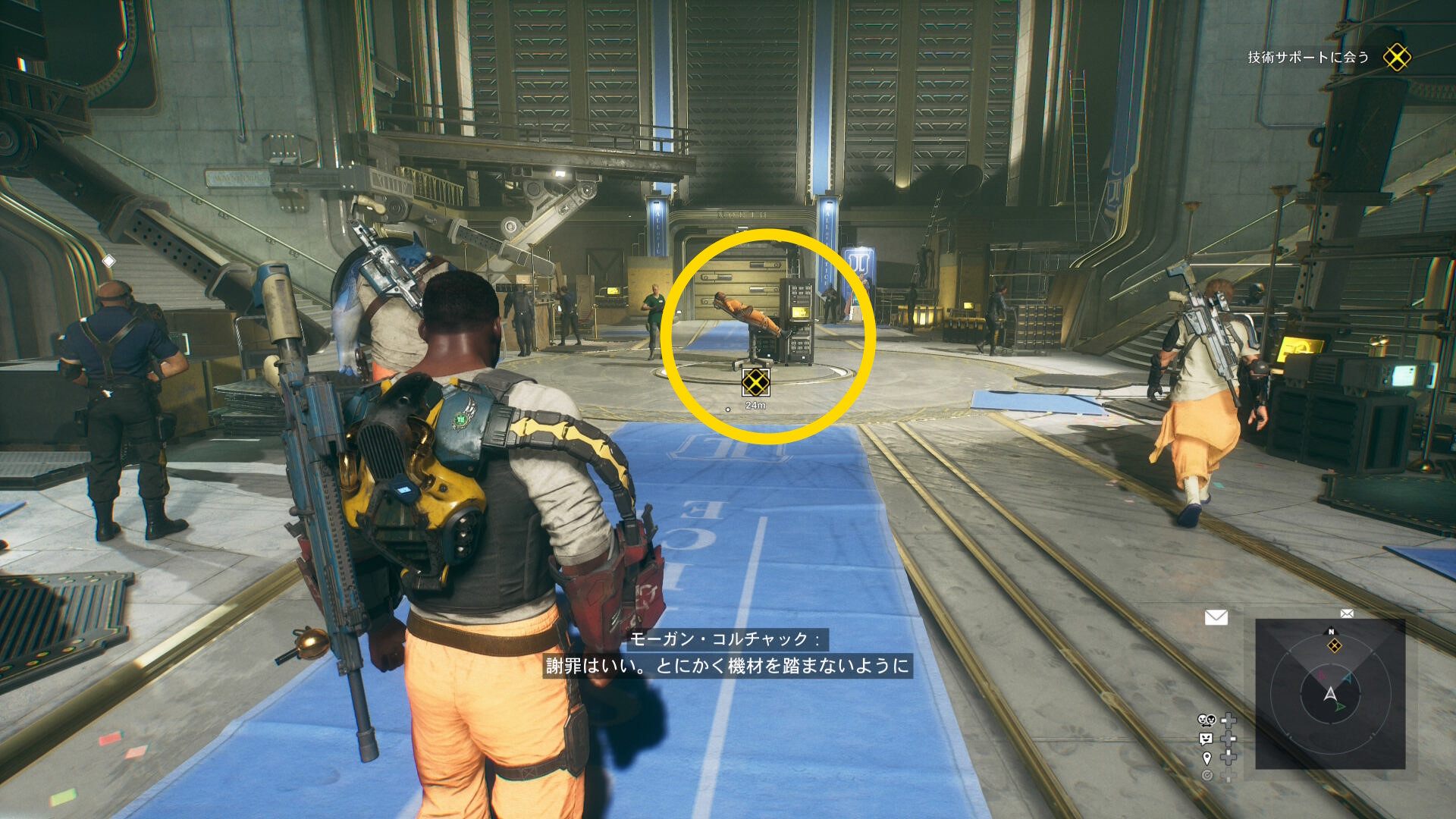Open the circular radar minimap
Screen dimensions: 1456x819
click(1330, 694)
